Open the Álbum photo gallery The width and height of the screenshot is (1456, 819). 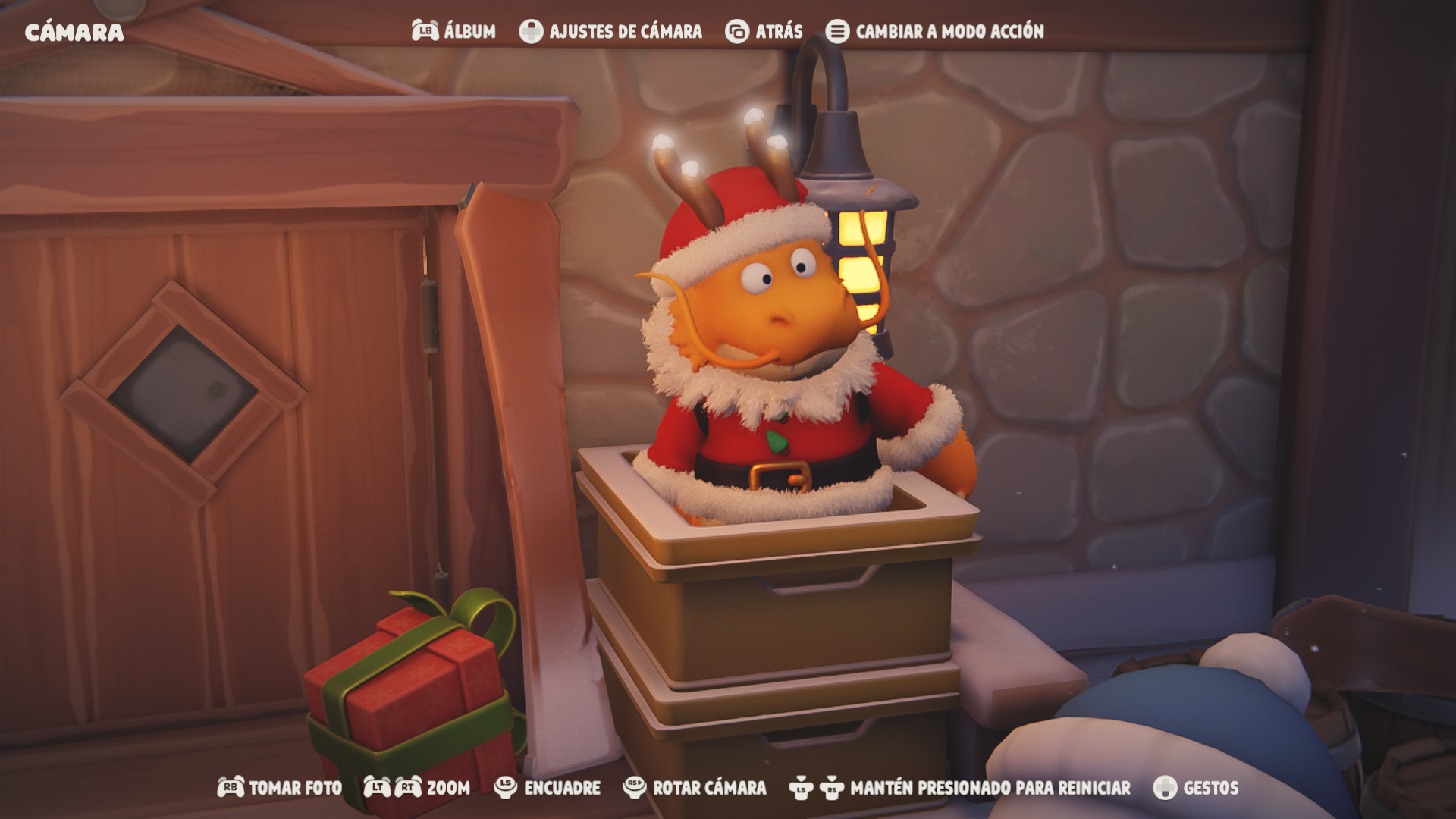coord(453,31)
